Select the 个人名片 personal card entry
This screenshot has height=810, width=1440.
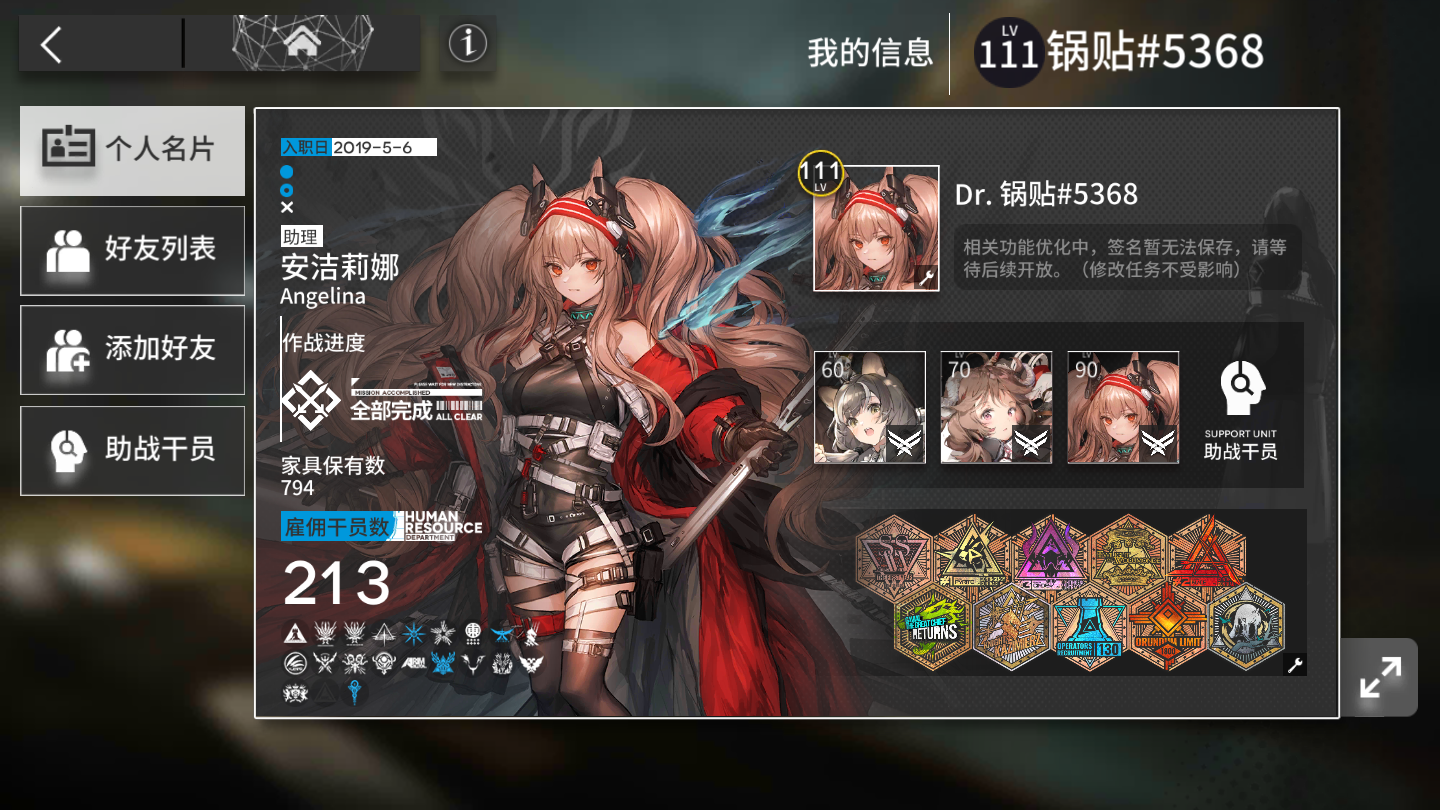[132, 150]
